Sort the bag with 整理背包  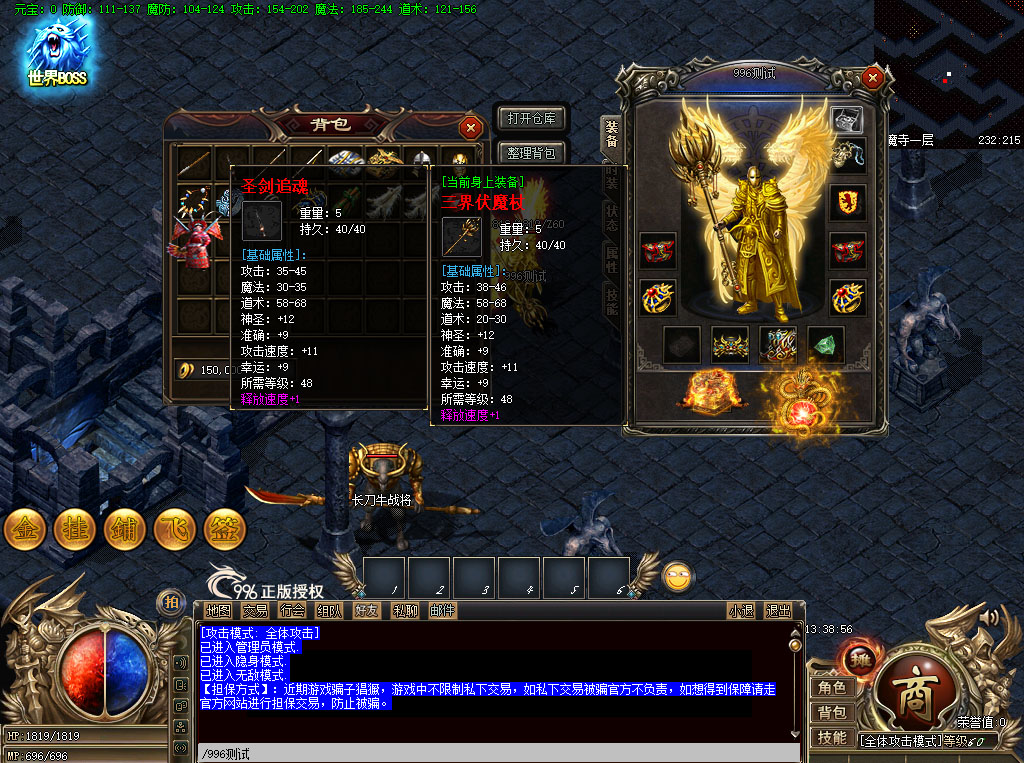(x=531, y=153)
